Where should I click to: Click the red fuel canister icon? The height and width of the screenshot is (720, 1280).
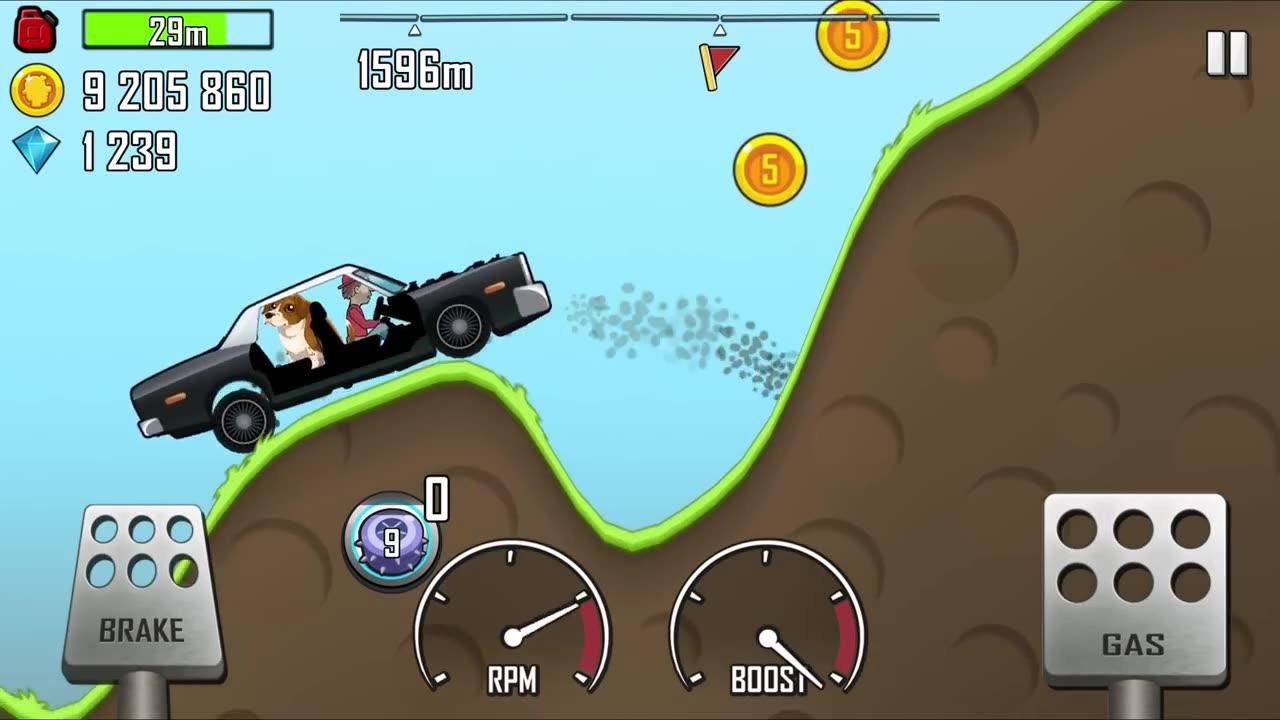[38, 28]
